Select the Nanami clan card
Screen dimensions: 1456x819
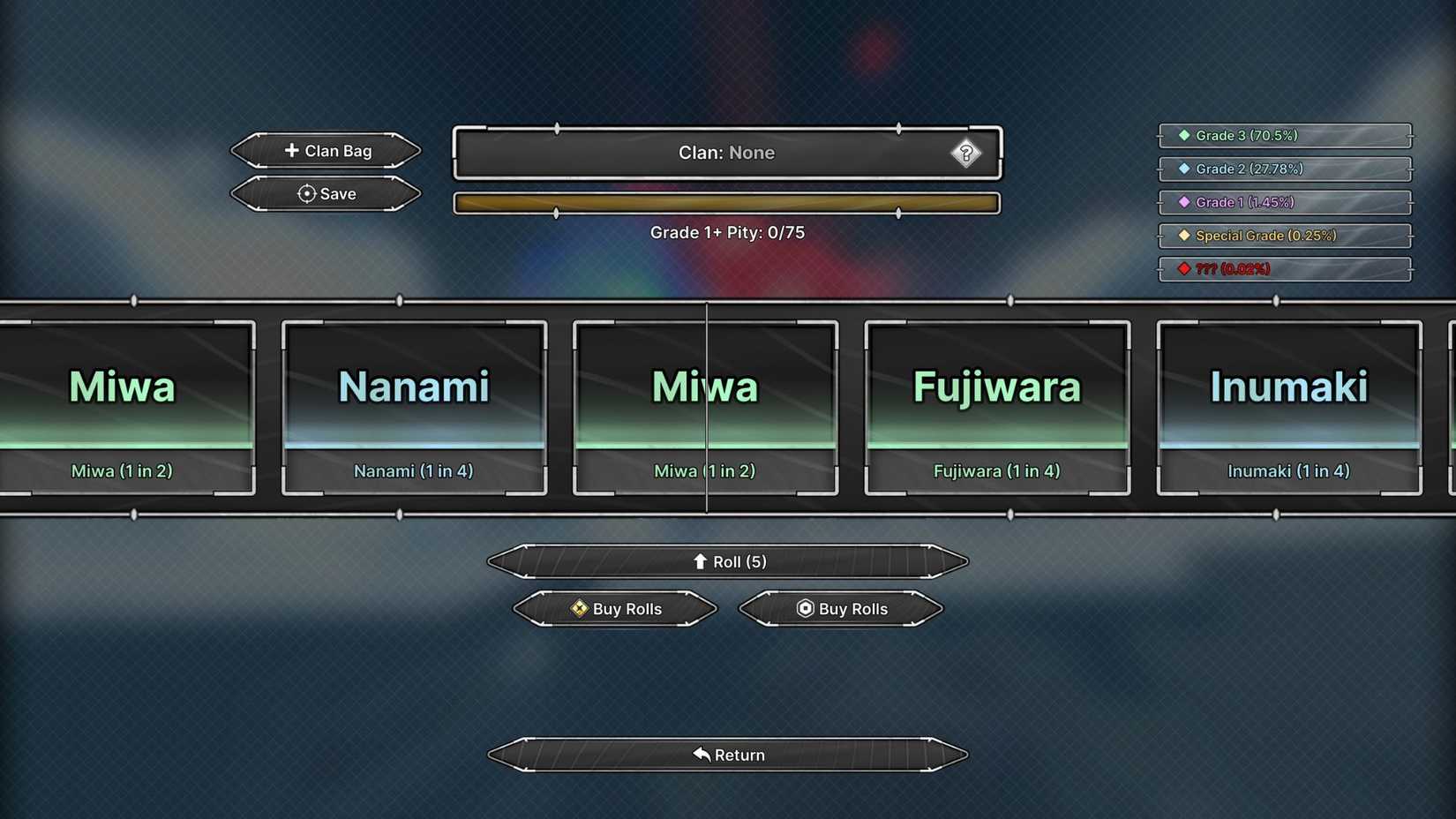(415, 408)
